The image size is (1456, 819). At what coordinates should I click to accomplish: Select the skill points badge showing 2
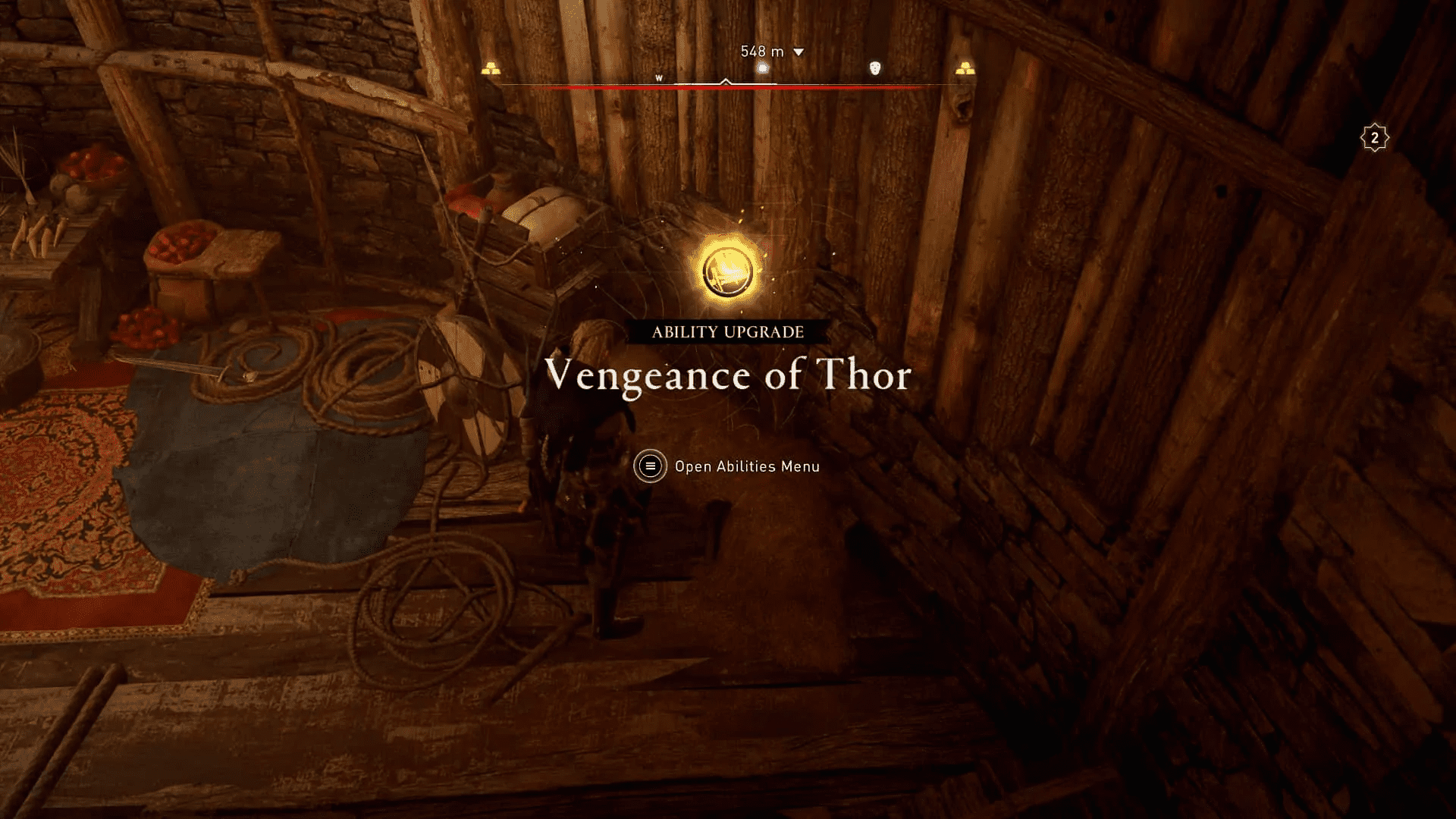[x=1375, y=136]
